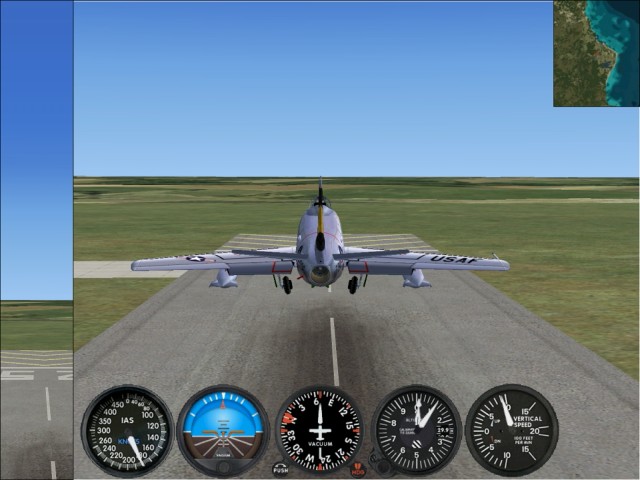The image size is (640, 480).
Task: Open the terrain minimap
Action: pyautogui.click(x=596, y=53)
